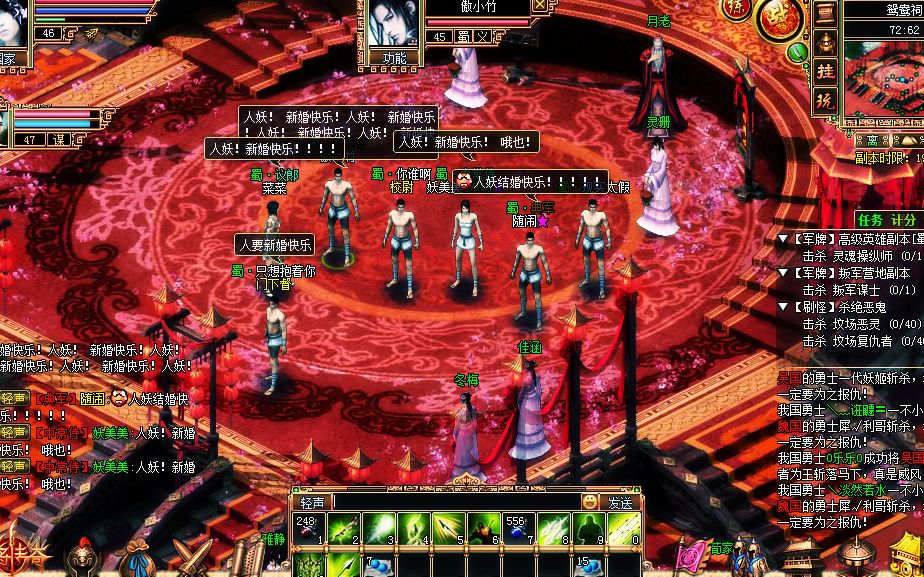Open the 功能 menu under target portrait
This screenshot has height=577, width=924.
[x=395, y=58]
